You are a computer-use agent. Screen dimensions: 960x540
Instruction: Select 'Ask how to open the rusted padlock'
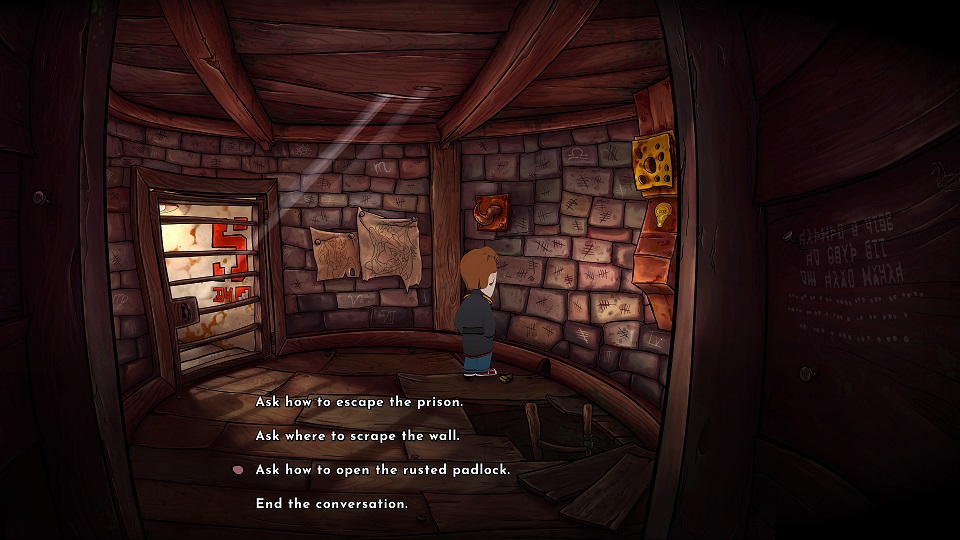pyautogui.click(x=383, y=470)
